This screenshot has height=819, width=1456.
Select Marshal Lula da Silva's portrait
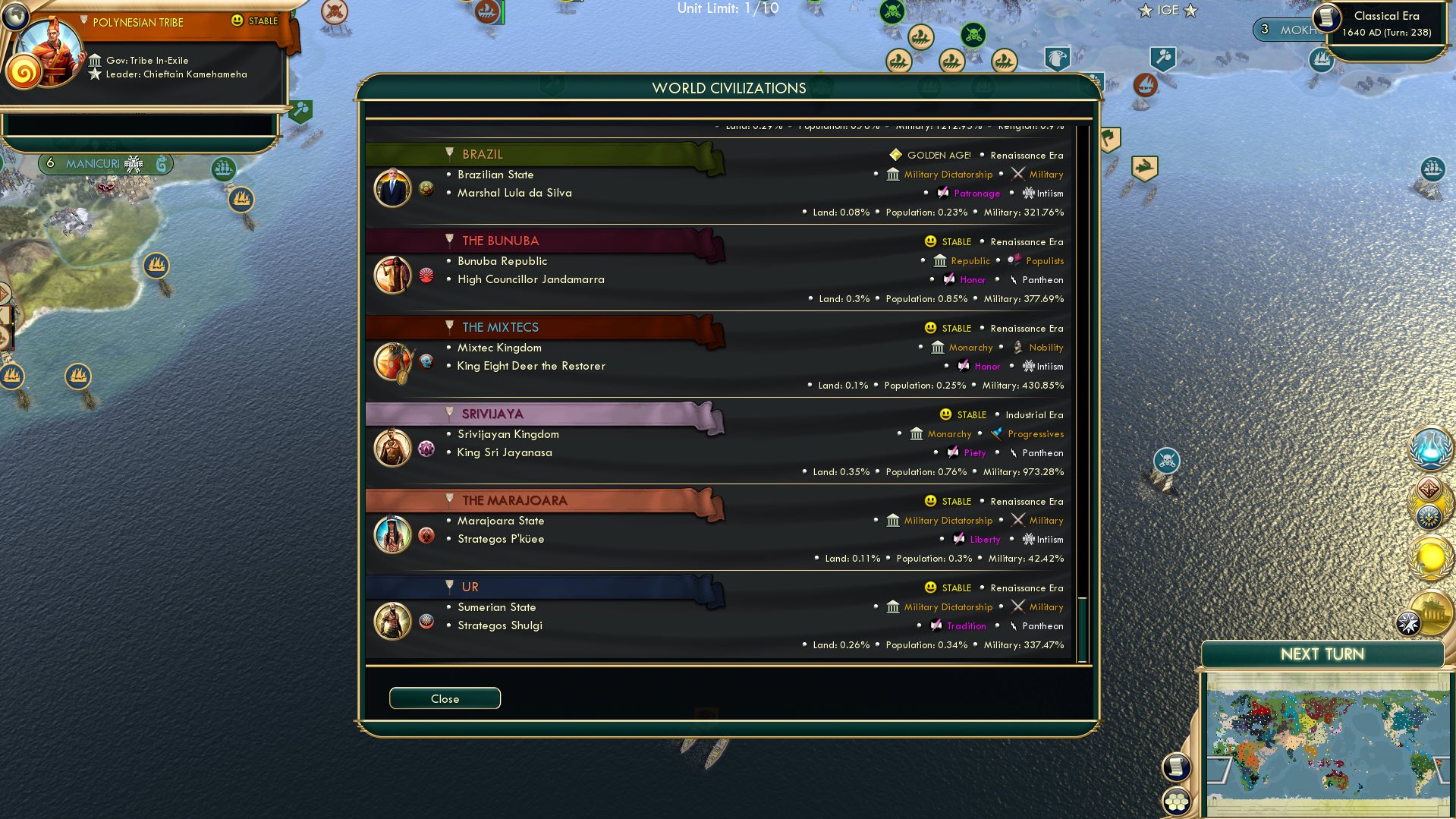coord(392,187)
